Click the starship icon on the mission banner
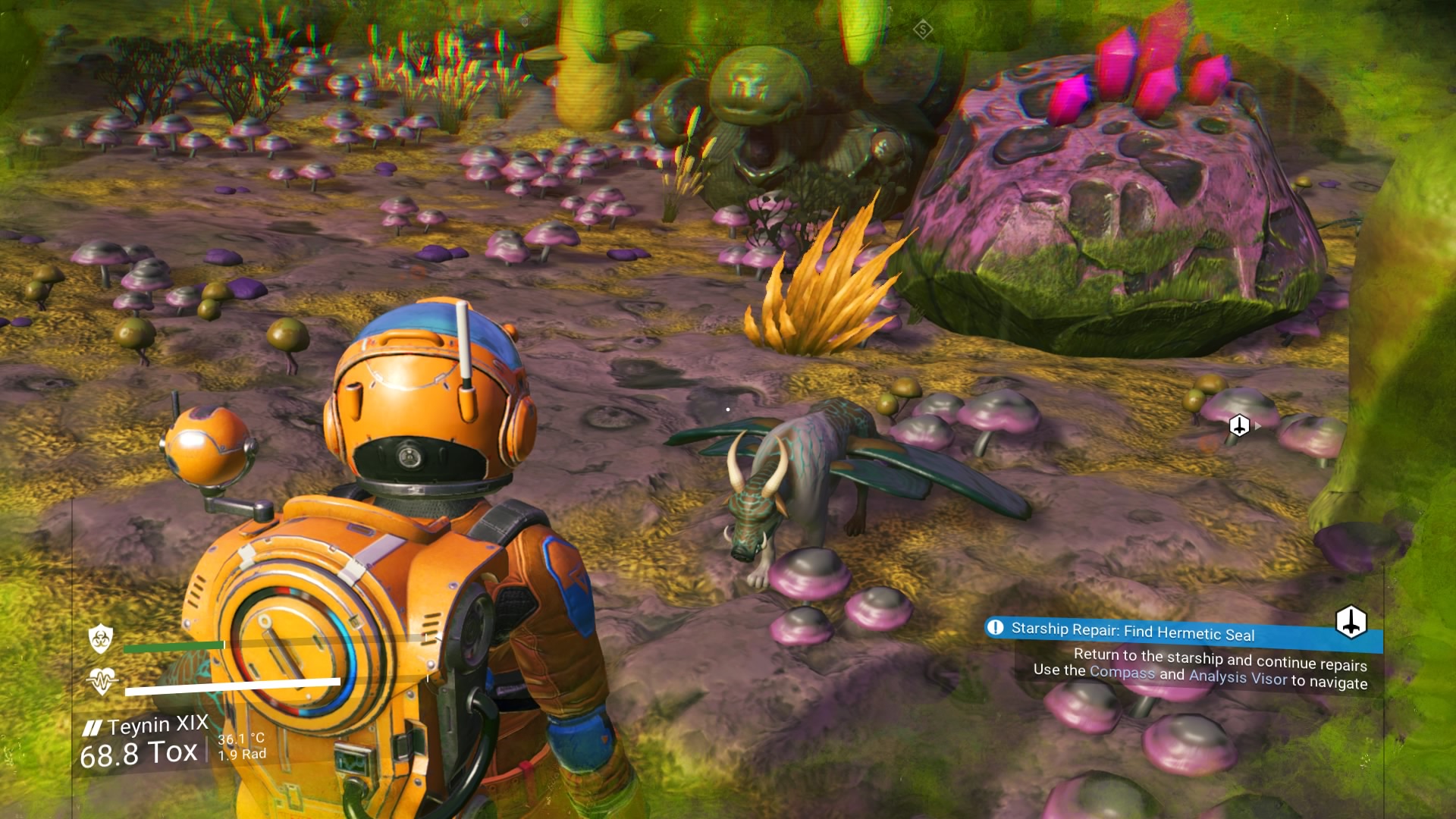 1351,623
